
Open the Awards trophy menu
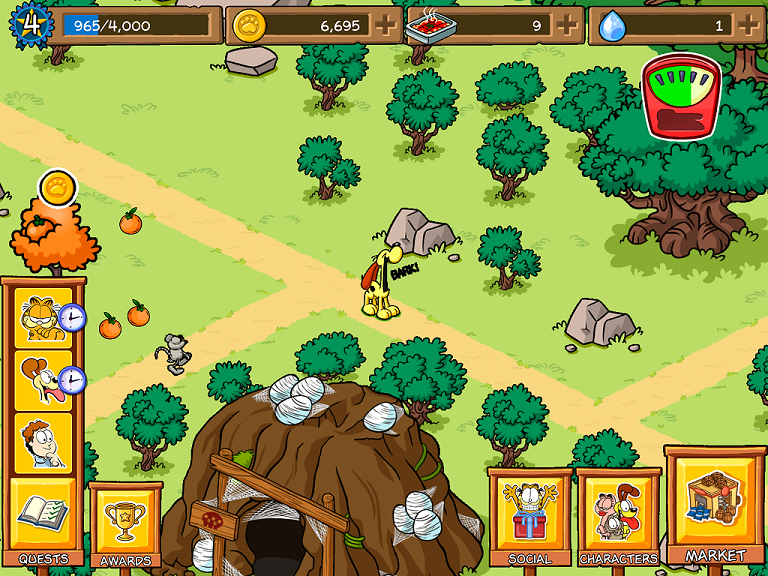[x=125, y=521]
